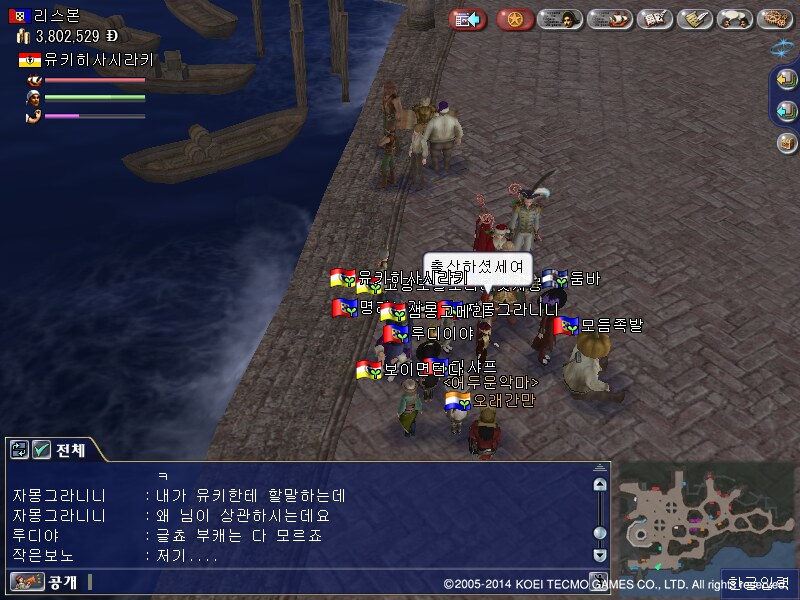Click the red window-arrow button in top toolbar

(x=467, y=19)
